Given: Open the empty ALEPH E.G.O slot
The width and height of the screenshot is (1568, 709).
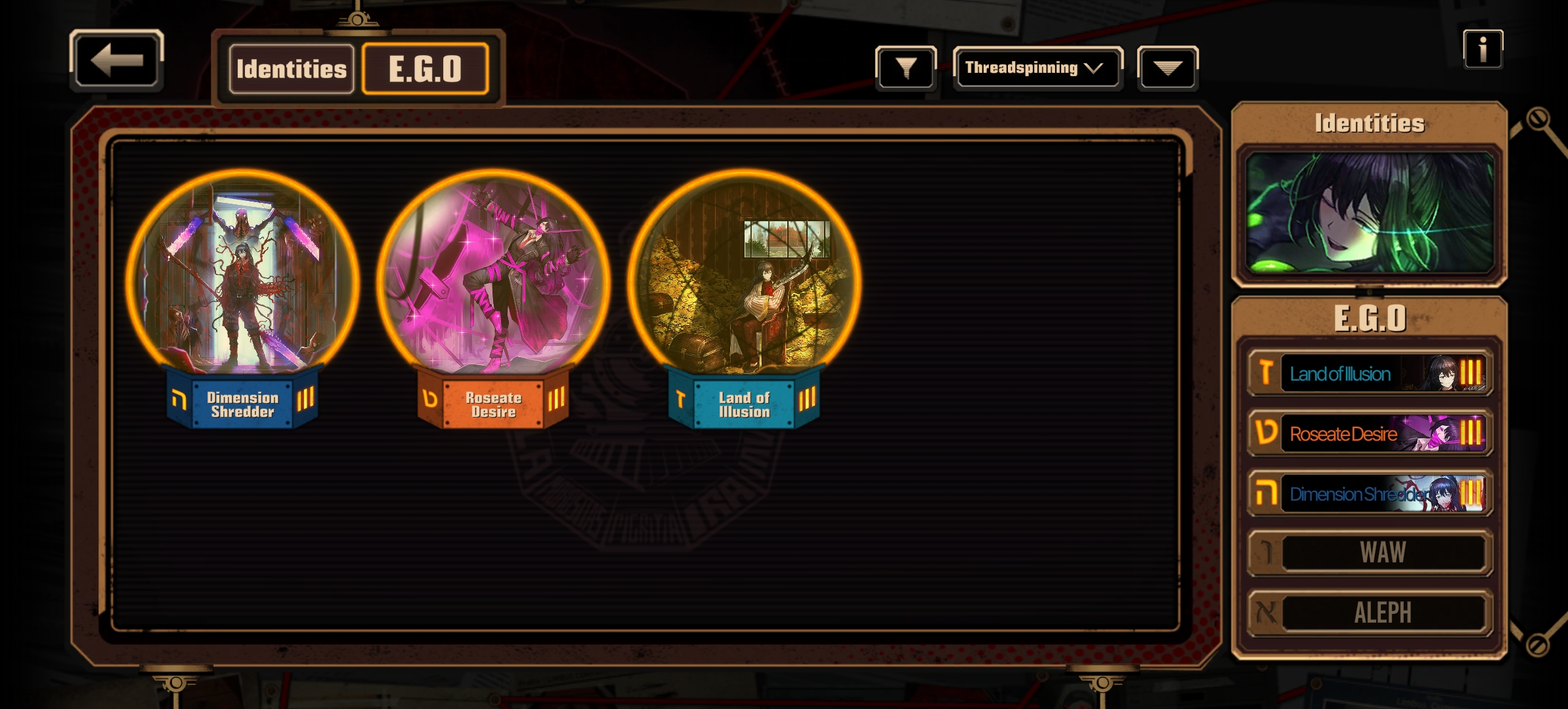Looking at the screenshot, I should [x=1370, y=613].
